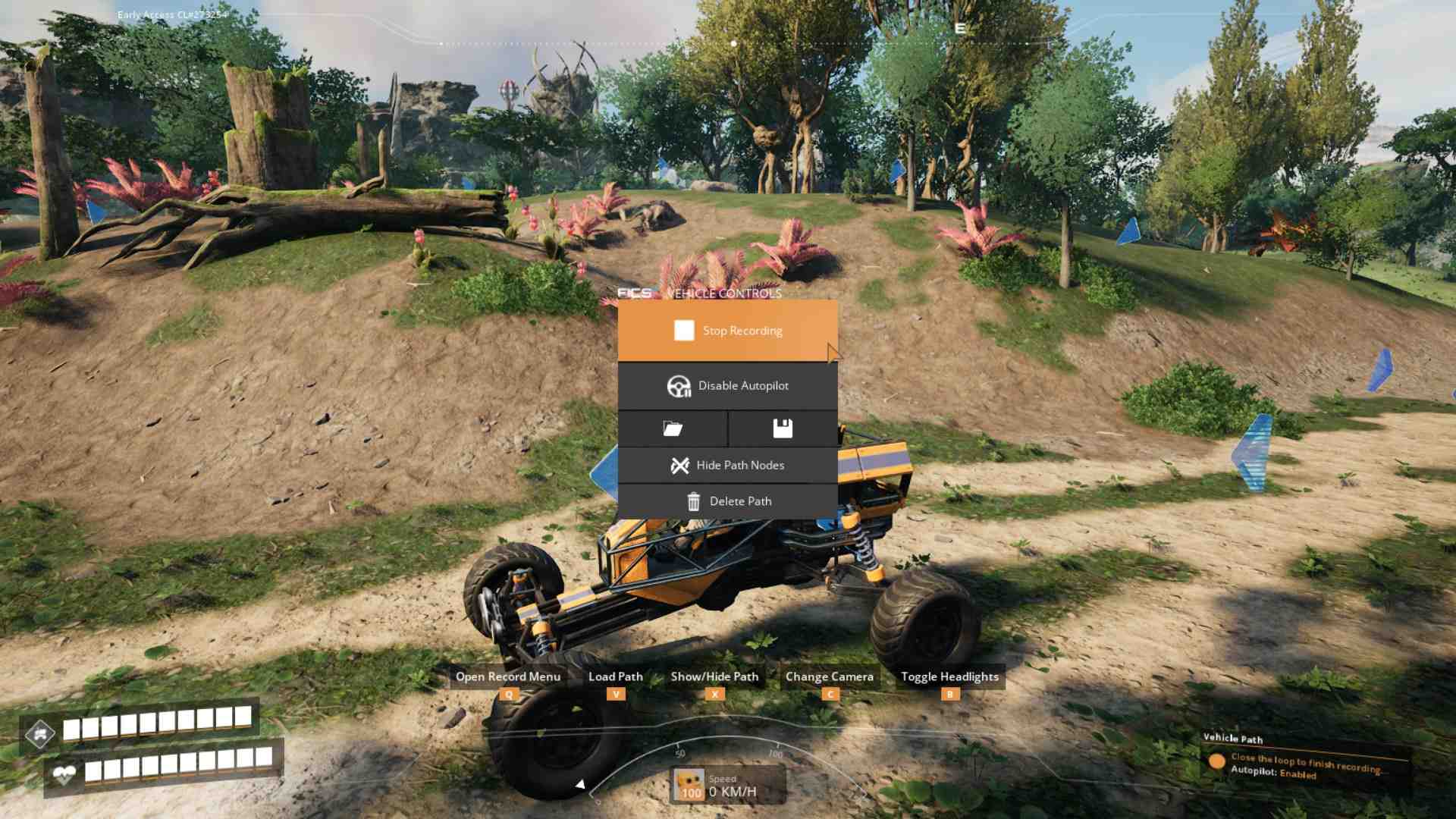This screenshot has height=819, width=1456.
Task: Click the diamond vehicle icon near the stamina bar
Action: tap(42, 732)
